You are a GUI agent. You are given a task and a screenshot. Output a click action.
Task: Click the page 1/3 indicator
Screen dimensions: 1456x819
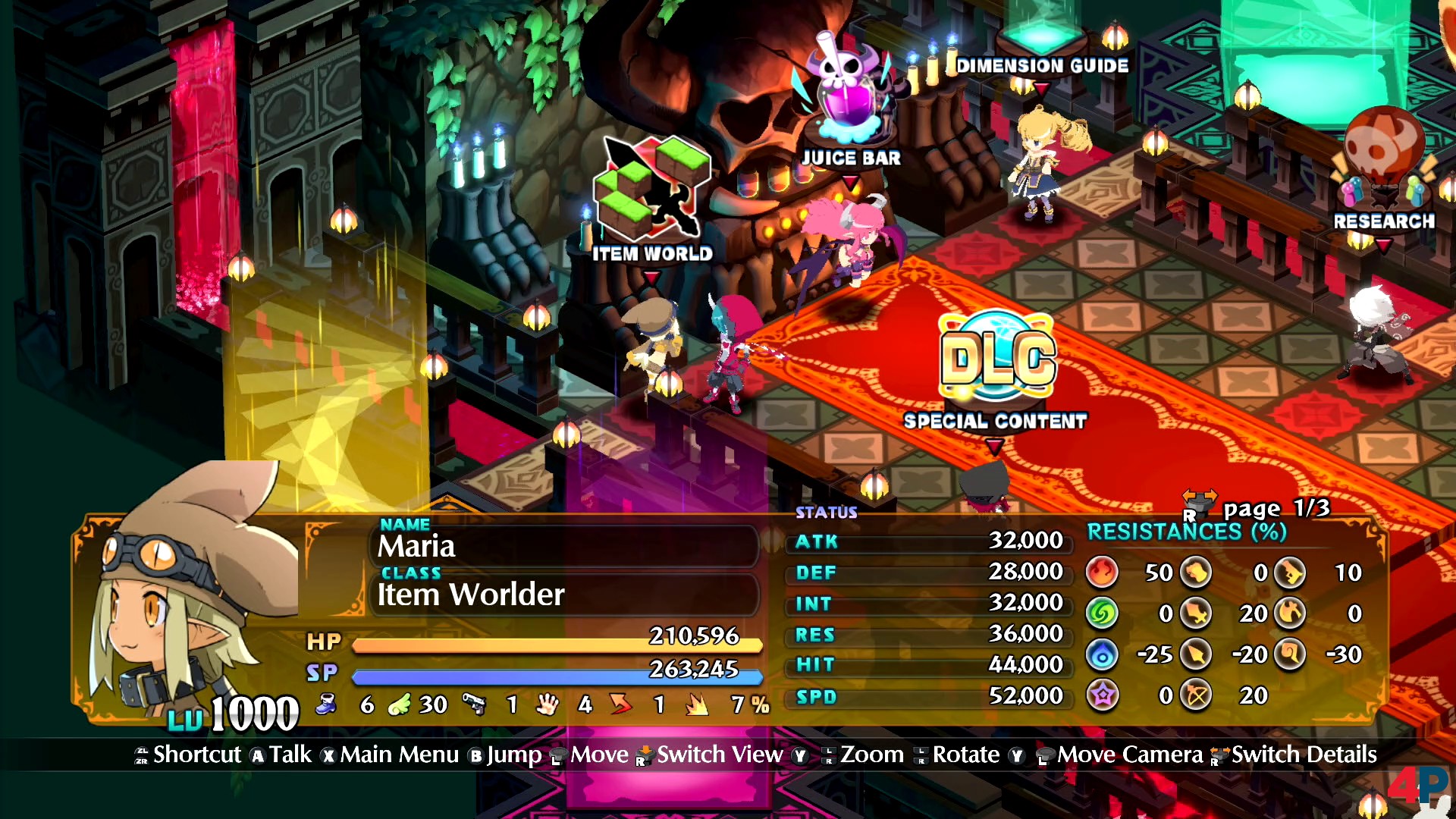pos(1276,508)
